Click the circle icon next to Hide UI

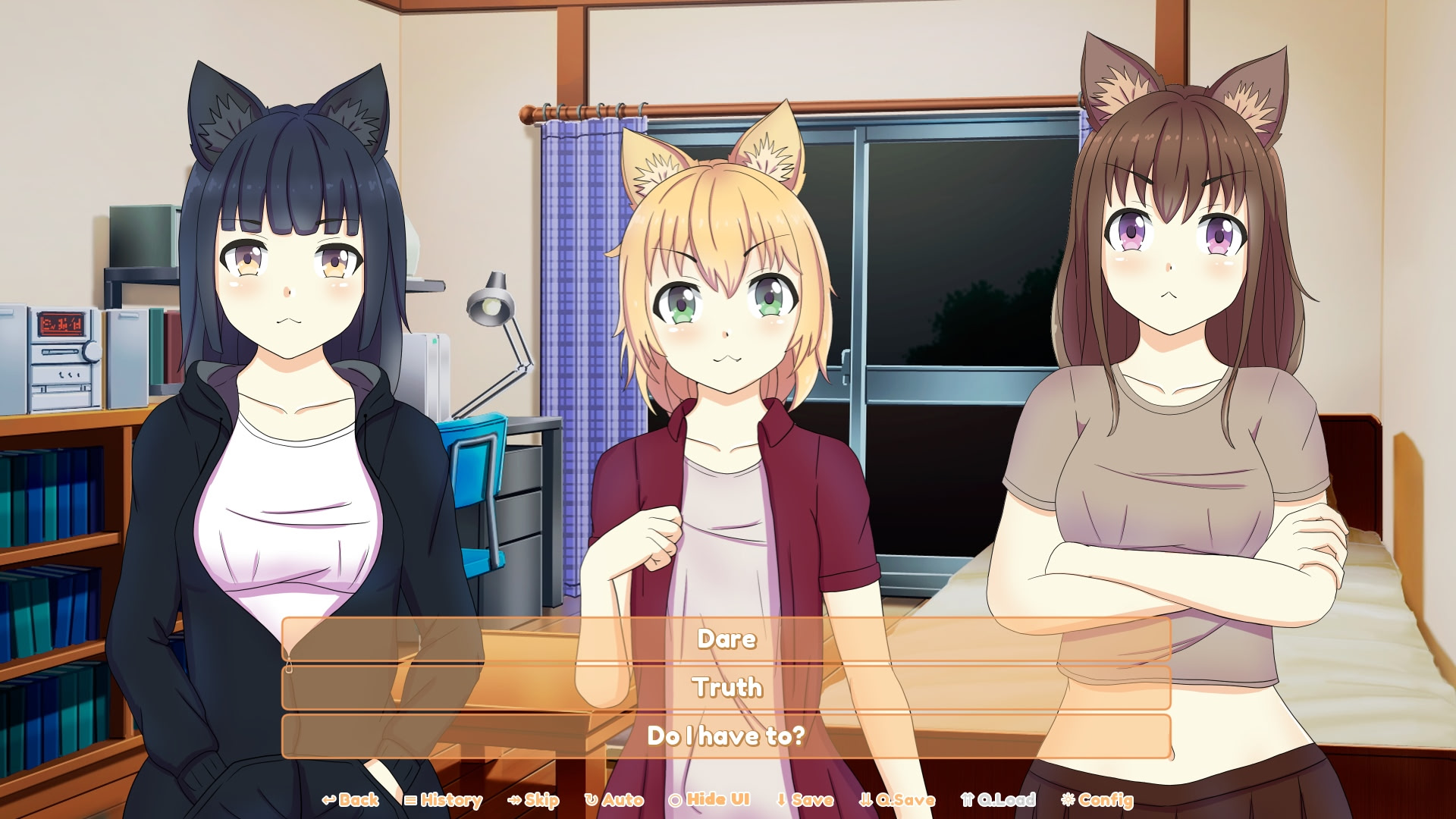675,799
